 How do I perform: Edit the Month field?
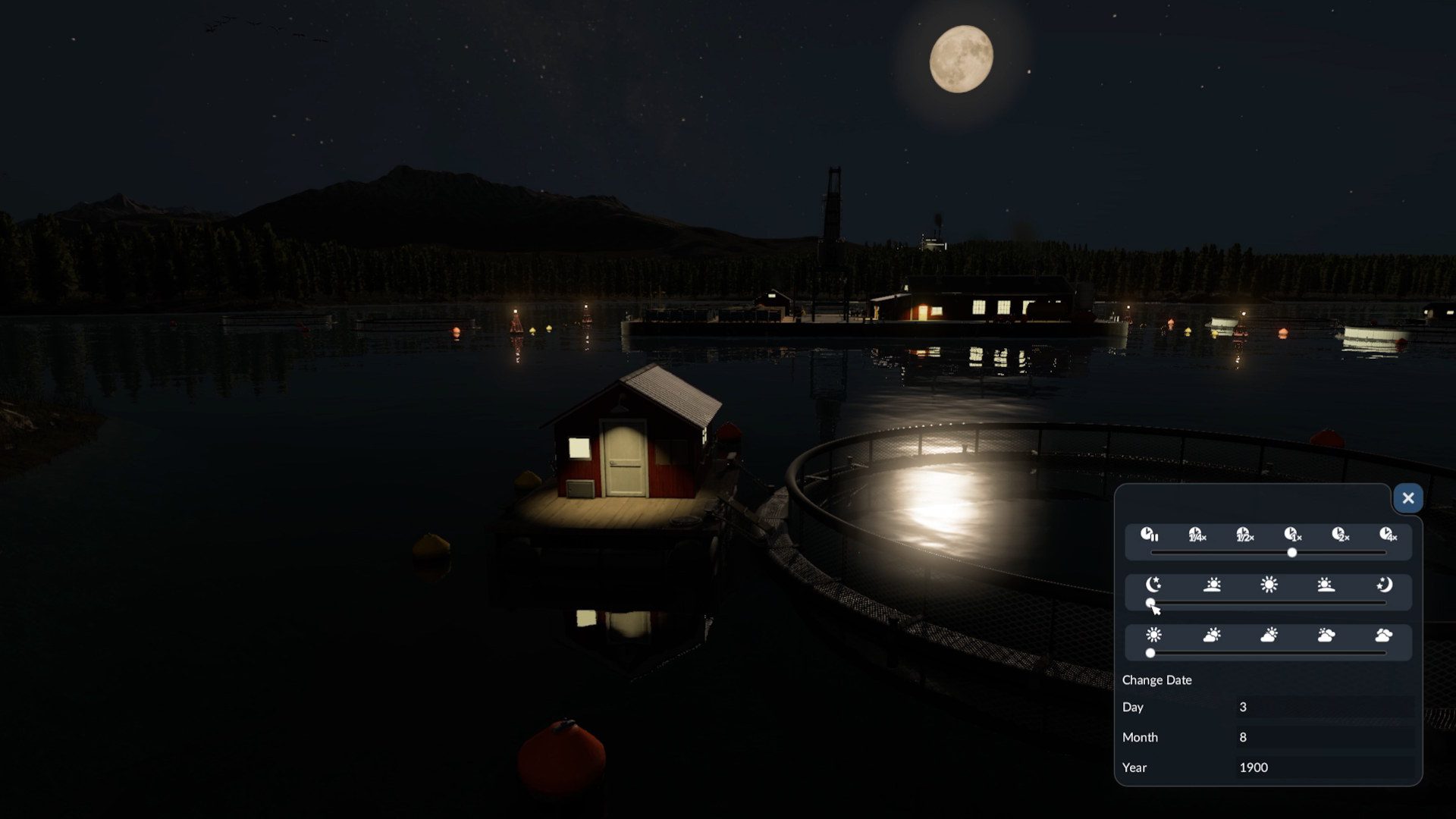click(x=1324, y=737)
